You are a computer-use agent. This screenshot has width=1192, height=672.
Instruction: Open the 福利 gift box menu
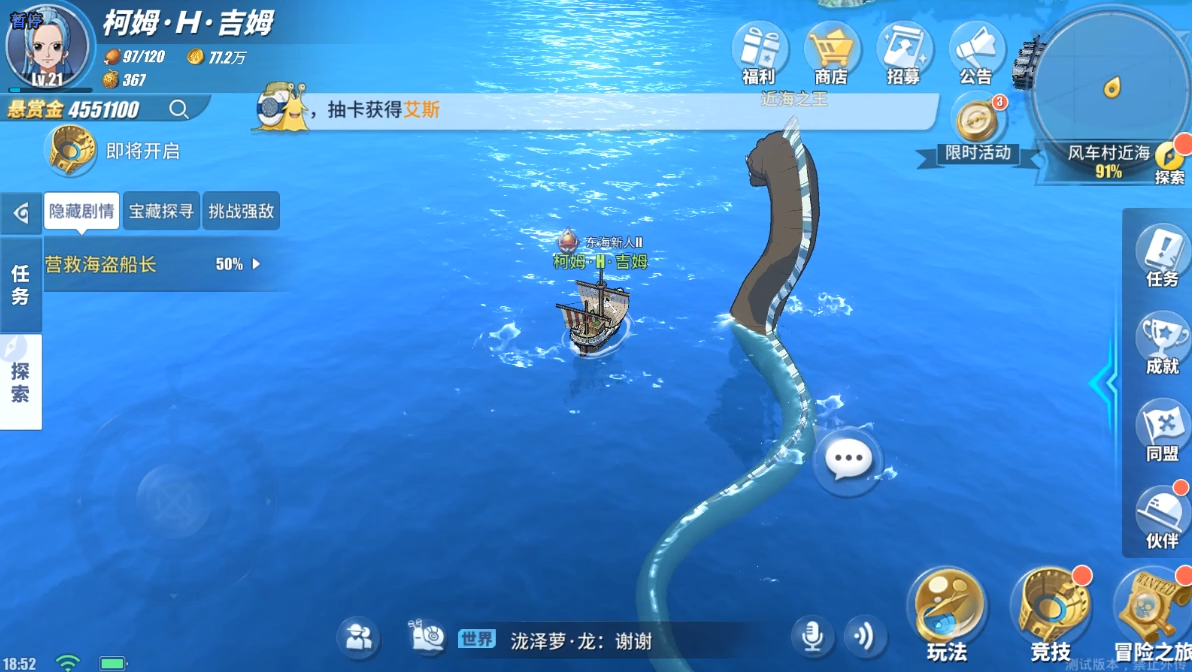point(760,50)
